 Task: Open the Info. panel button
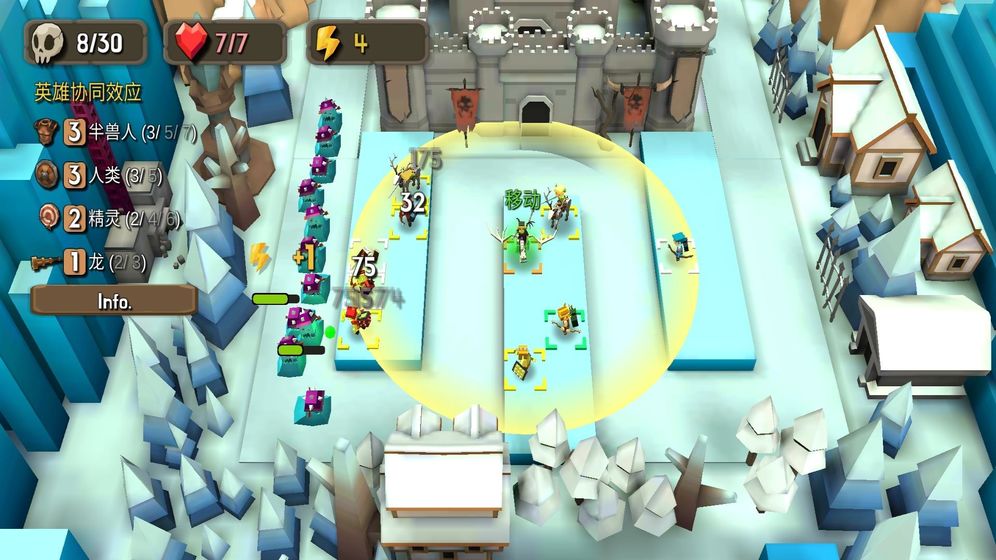113,300
